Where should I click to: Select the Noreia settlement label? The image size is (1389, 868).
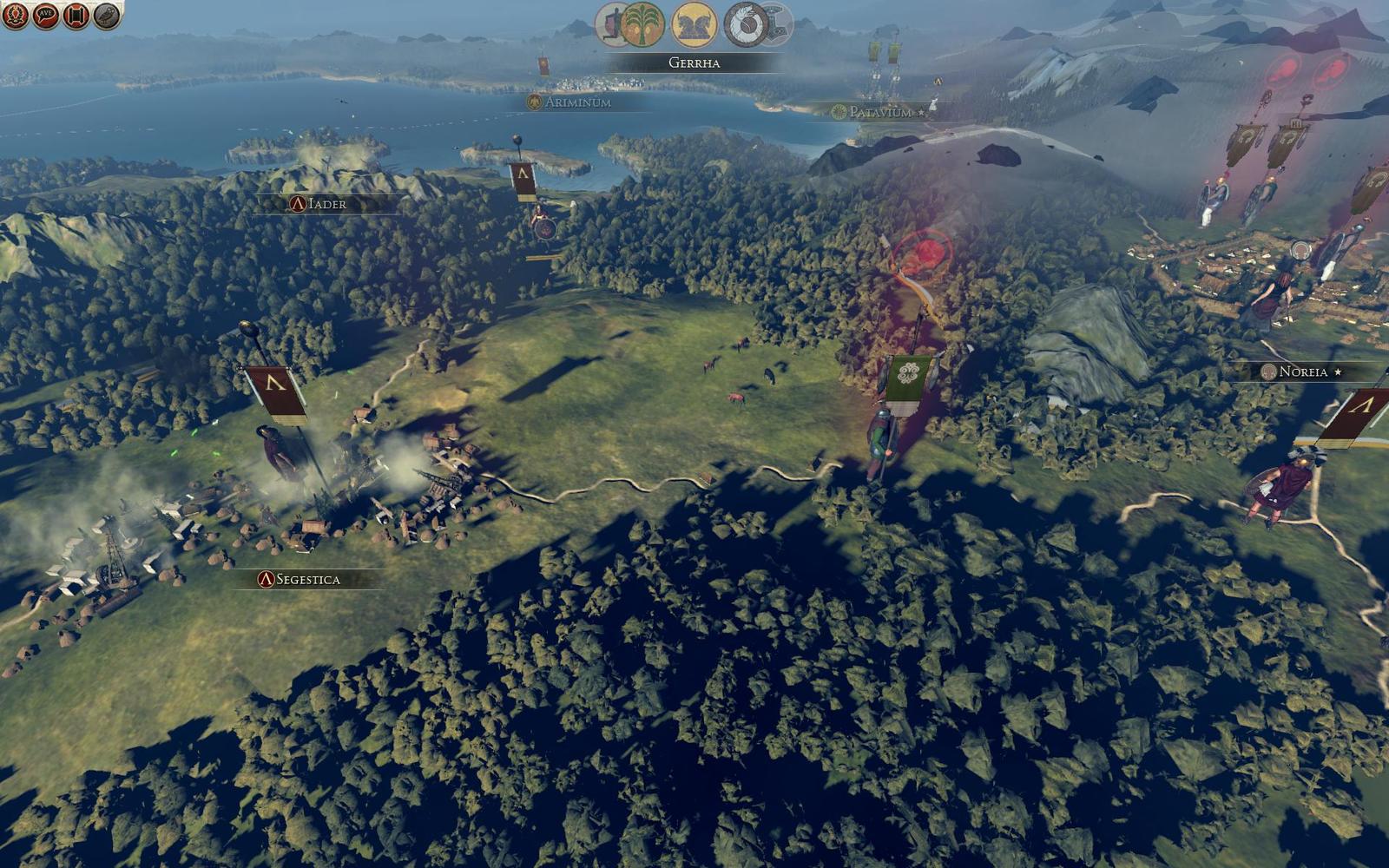[1302, 372]
